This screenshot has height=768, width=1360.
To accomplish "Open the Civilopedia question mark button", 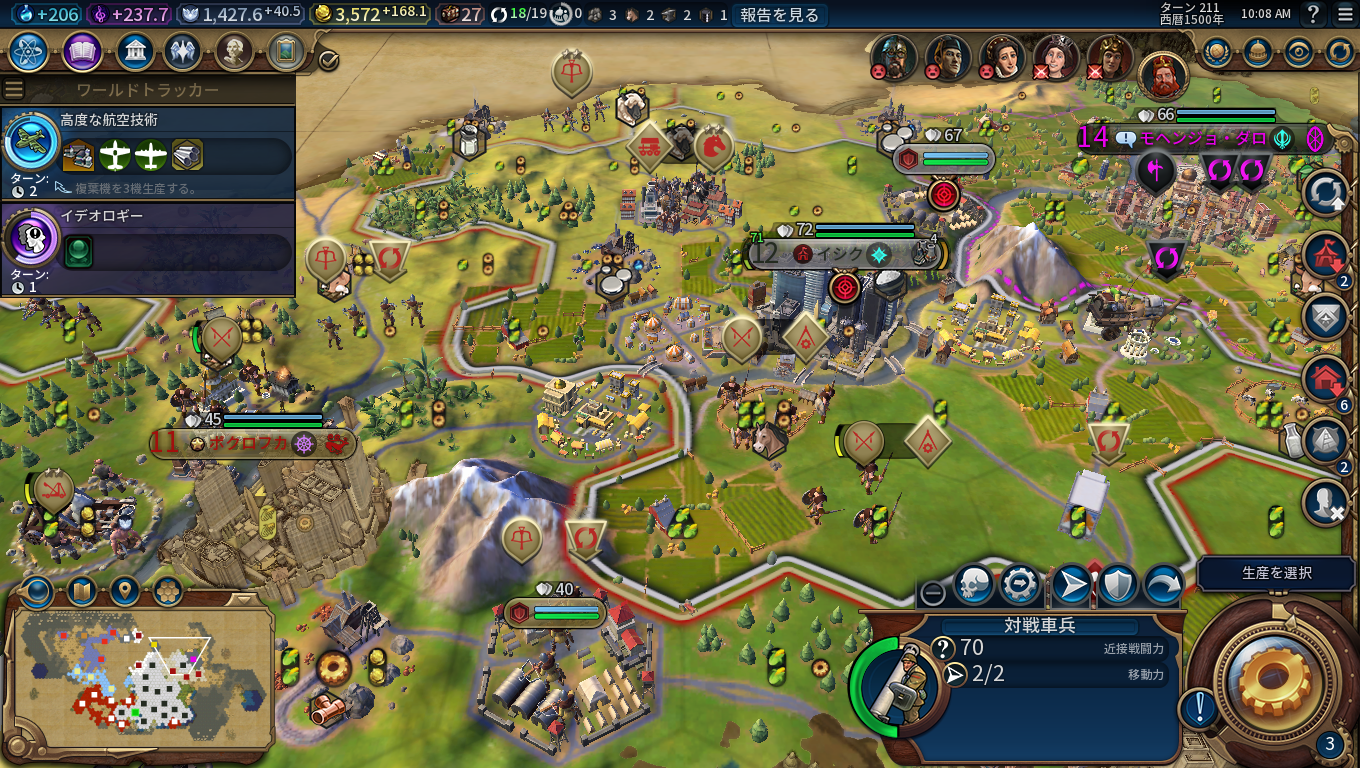I will pos(1313,14).
